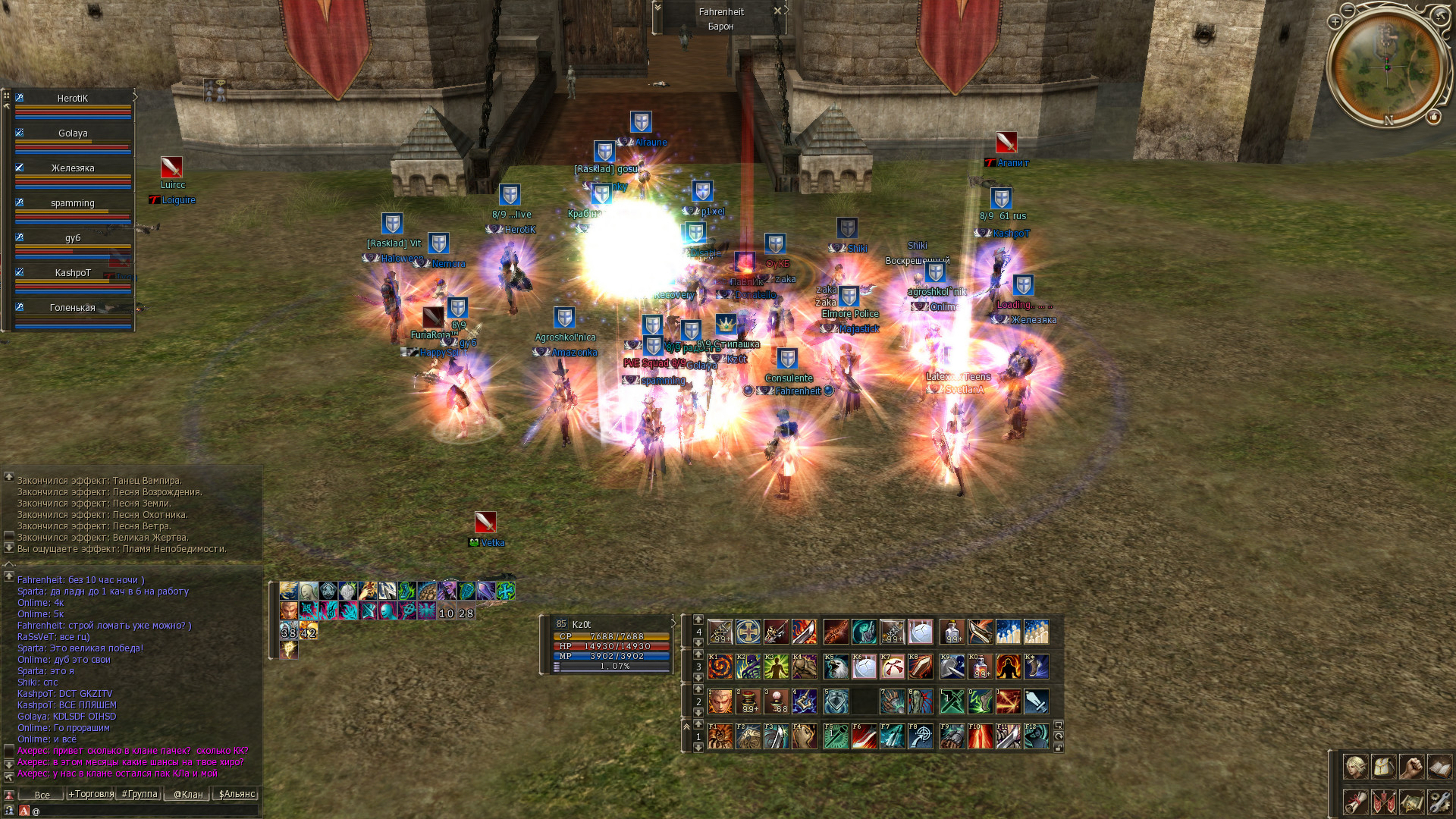Zoom out the minimap with minus button
The height and width of the screenshot is (819, 1456).
(1348, 10)
